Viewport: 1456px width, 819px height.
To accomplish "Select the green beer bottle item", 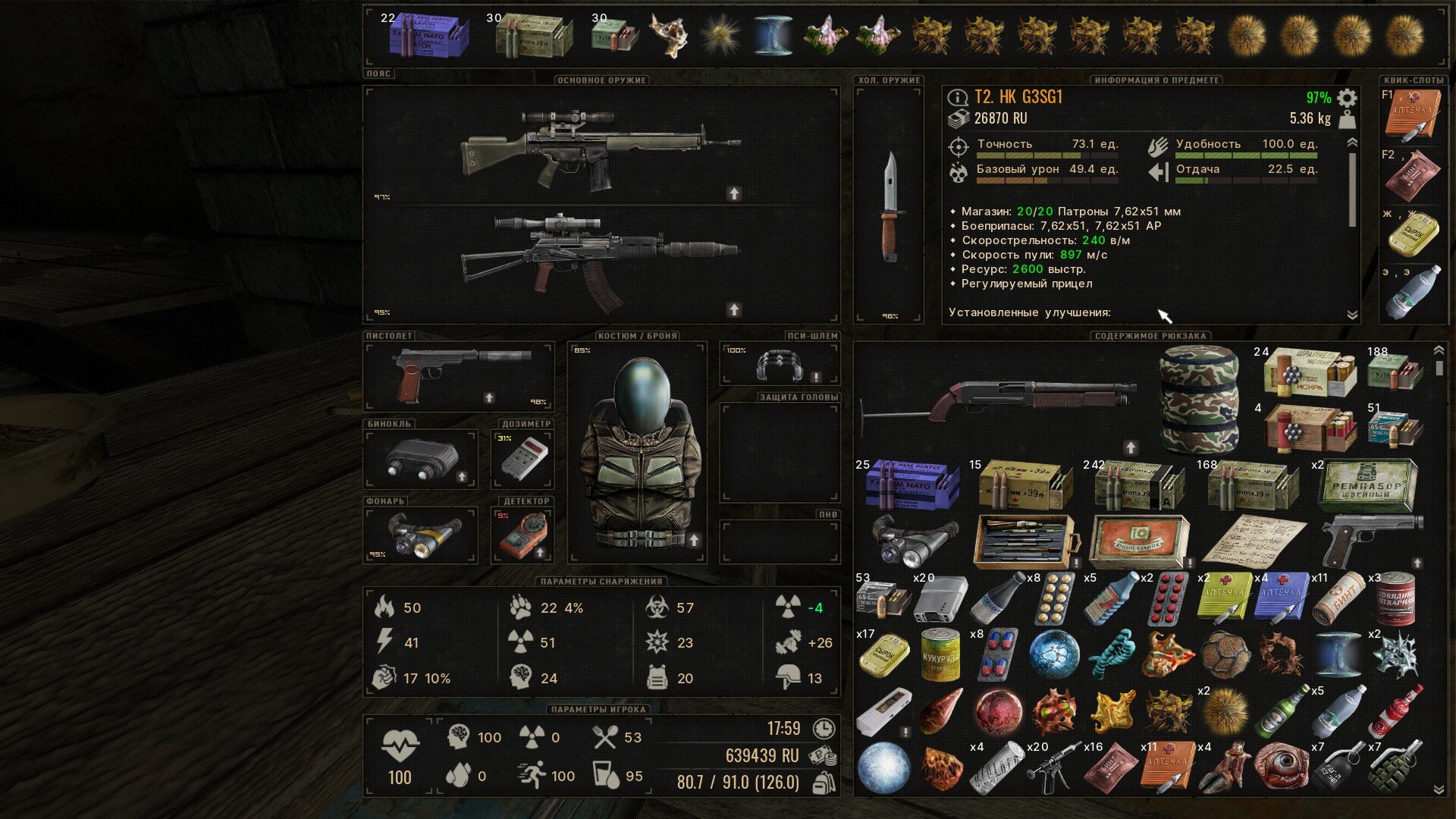I will click(x=1282, y=711).
